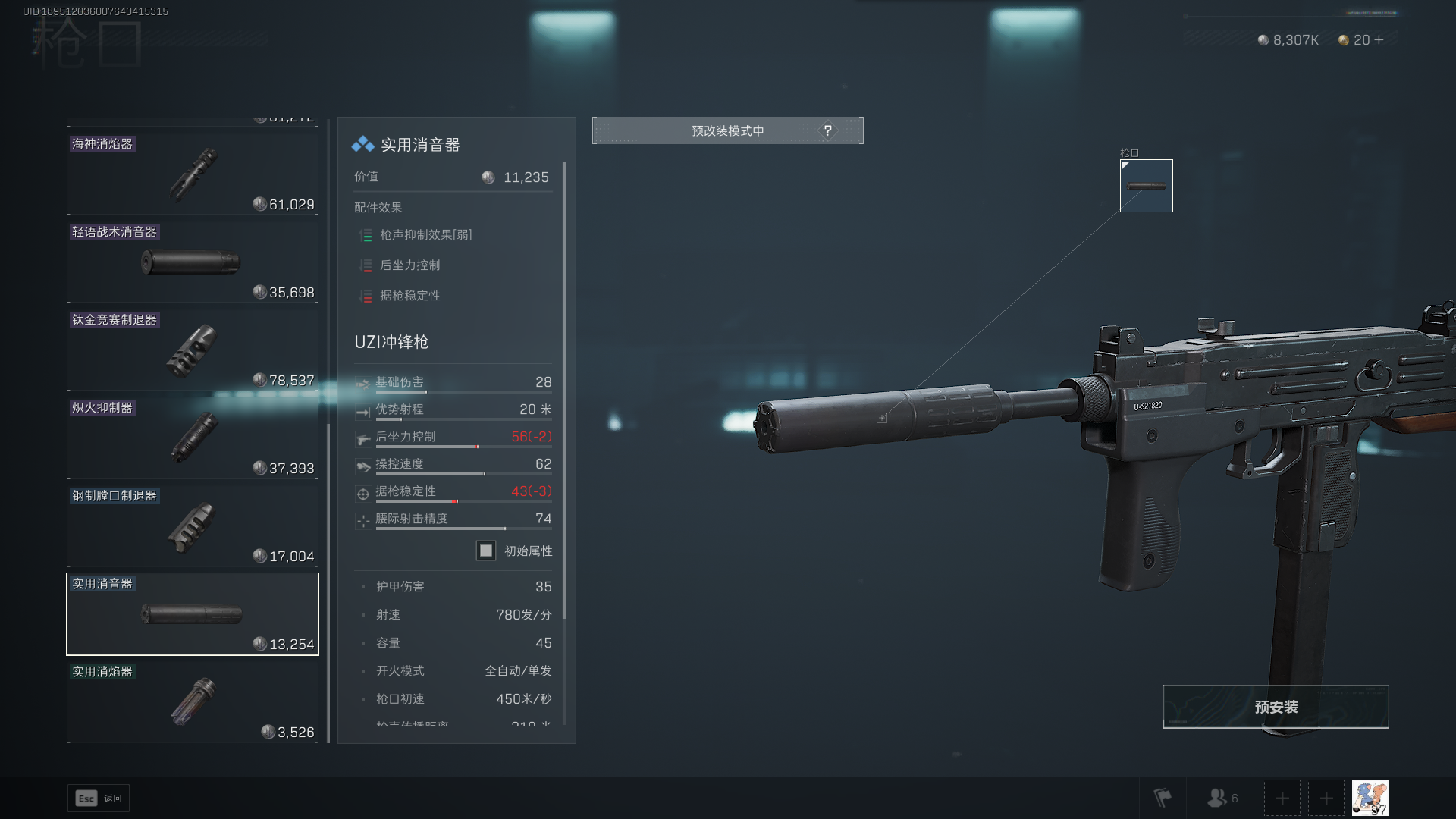Add currency with the plus icon
This screenshot has height=819, width=1456.
[1379, 40]
